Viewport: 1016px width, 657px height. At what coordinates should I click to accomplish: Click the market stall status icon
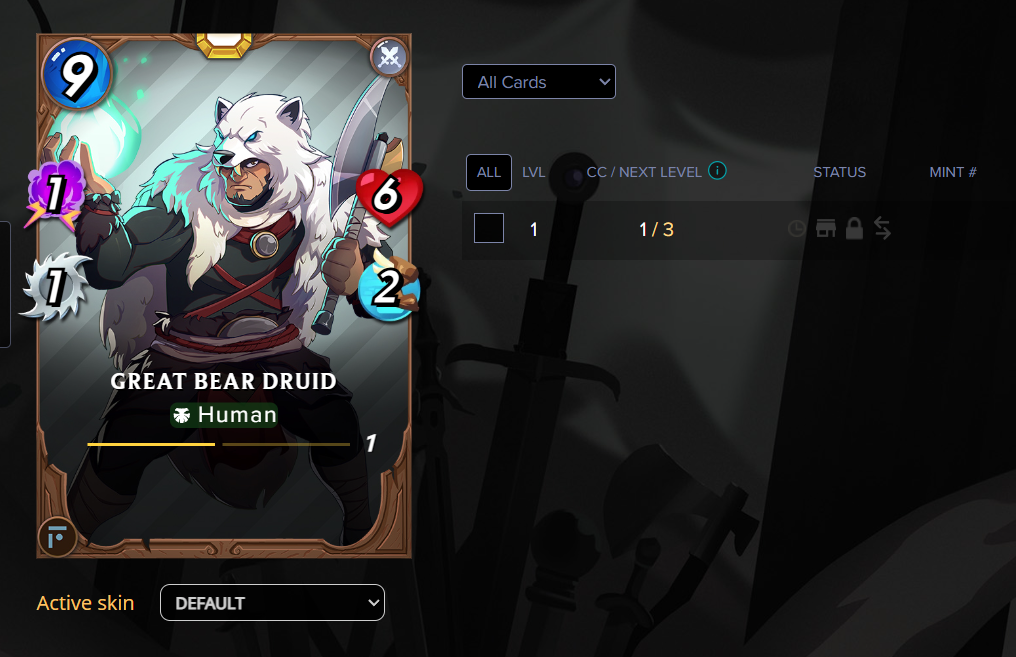(826, 229)
